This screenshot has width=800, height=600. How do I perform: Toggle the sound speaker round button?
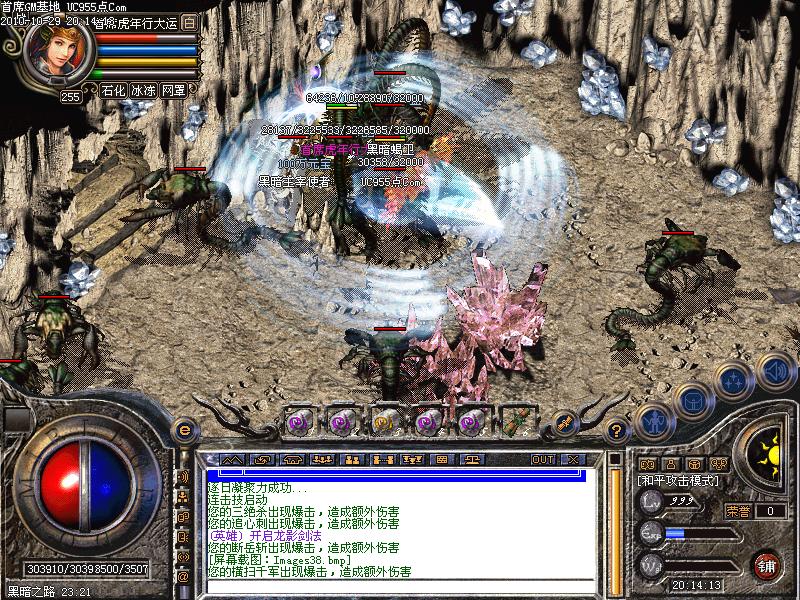(774, 373)
